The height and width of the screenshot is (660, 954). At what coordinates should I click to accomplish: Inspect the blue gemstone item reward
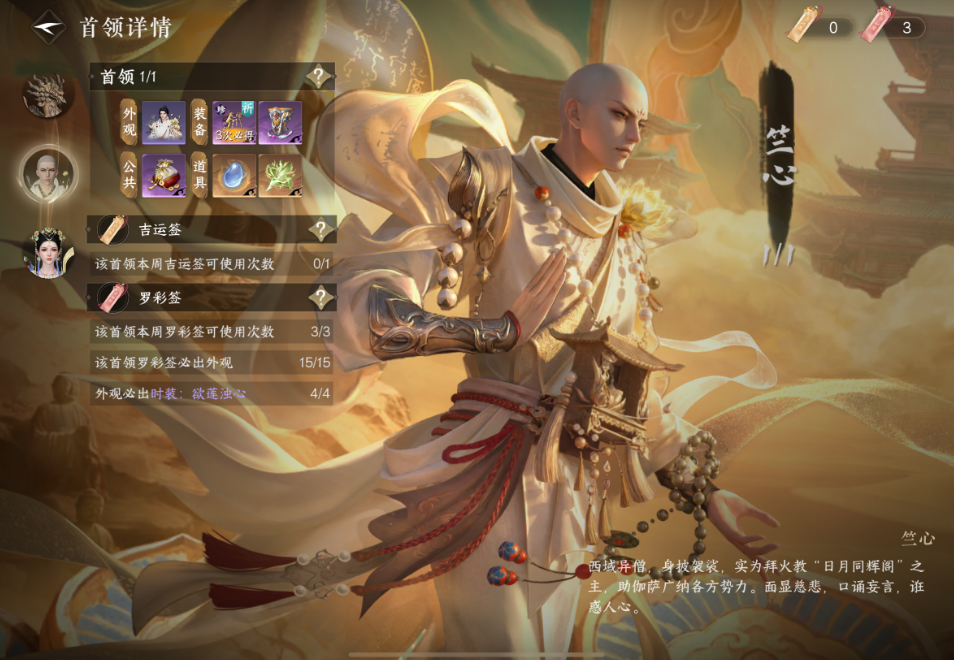tap(233, 175)
